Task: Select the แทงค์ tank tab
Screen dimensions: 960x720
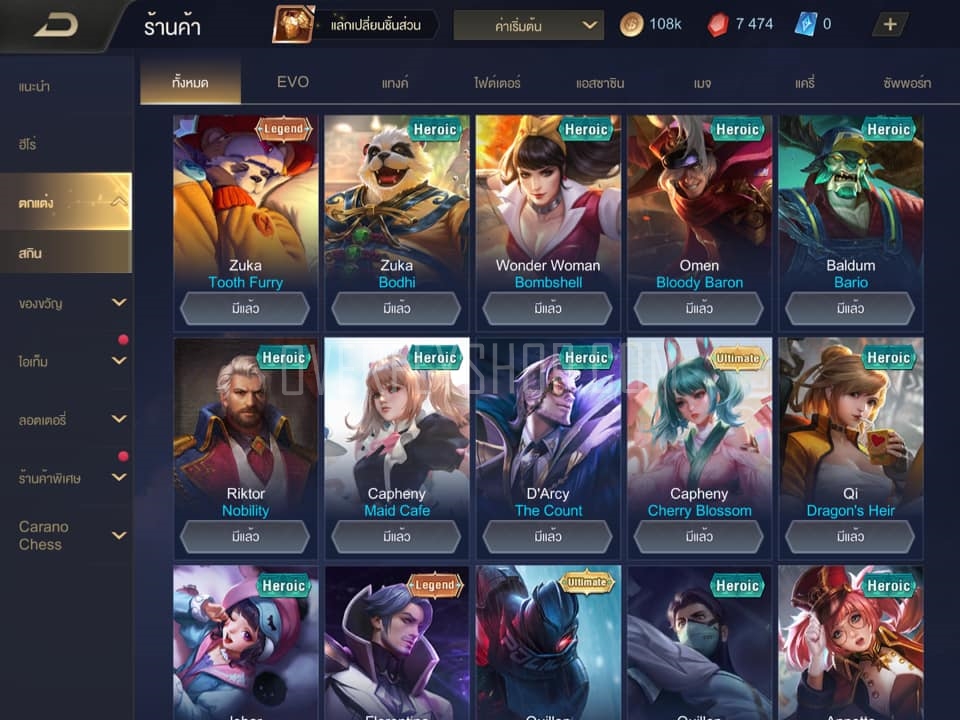Action: click(x=395, y=83)
